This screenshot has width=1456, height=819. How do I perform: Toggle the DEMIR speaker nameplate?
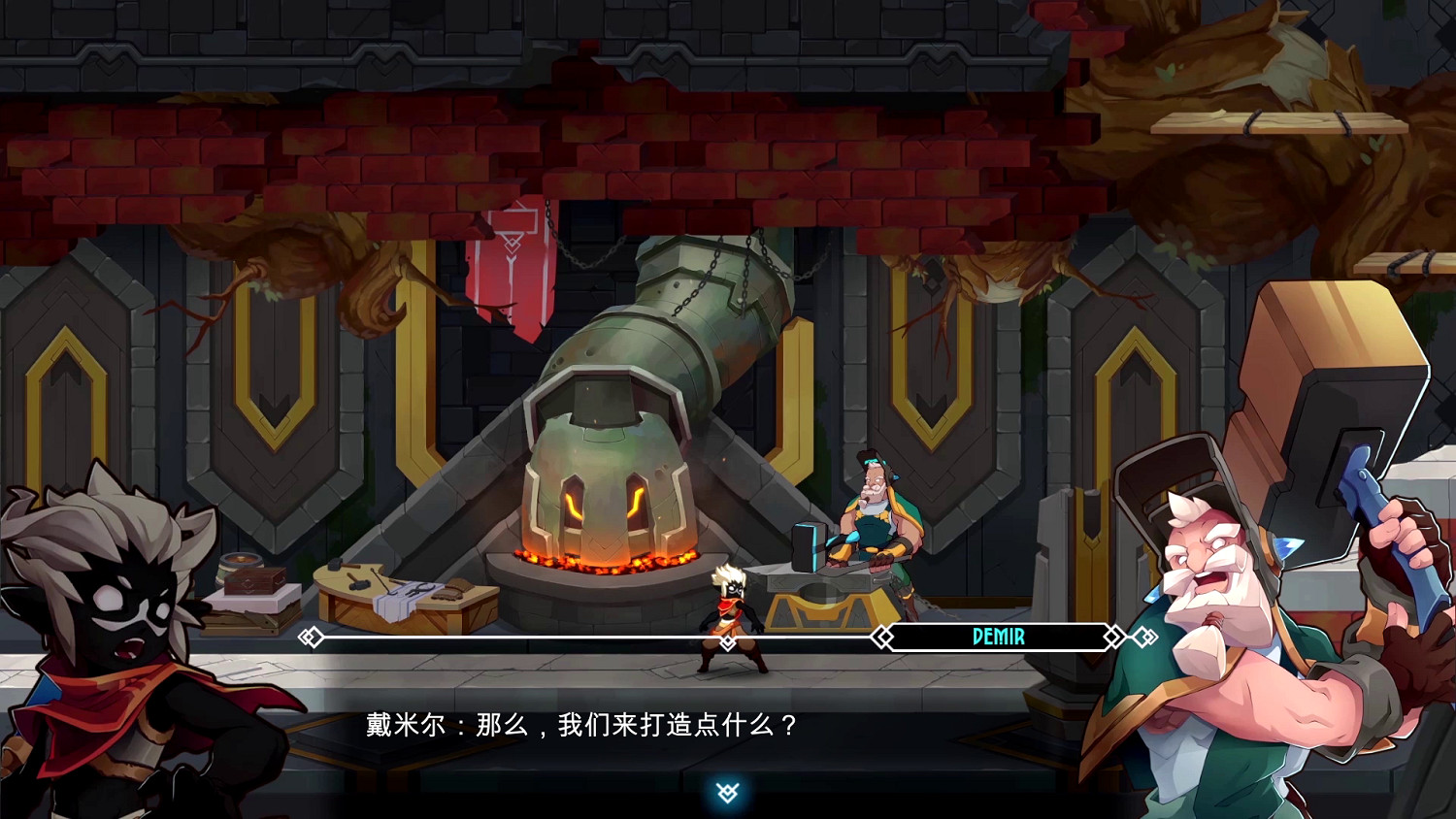coord(998,637)
